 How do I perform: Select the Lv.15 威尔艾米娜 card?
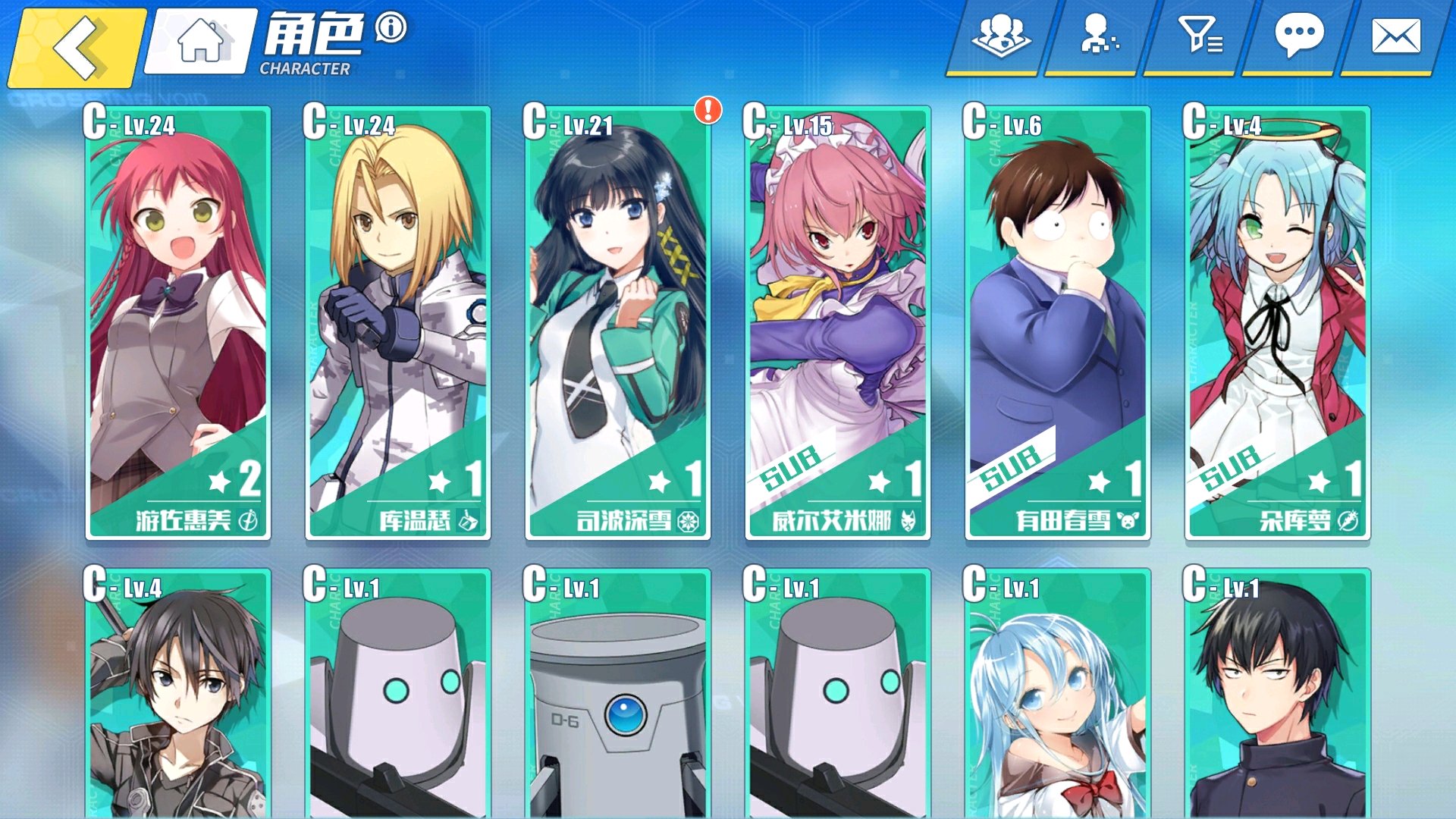(x=838, y=323)
